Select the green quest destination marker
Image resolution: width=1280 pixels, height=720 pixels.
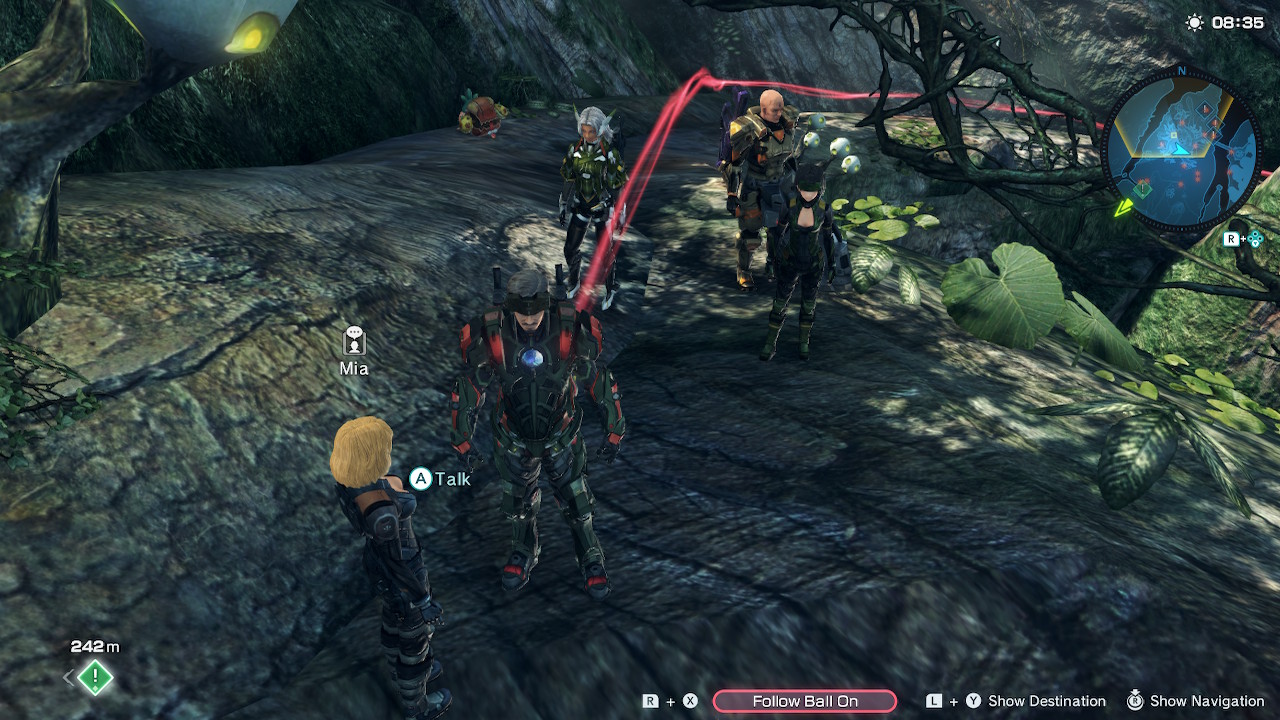[x=95, y=678]
